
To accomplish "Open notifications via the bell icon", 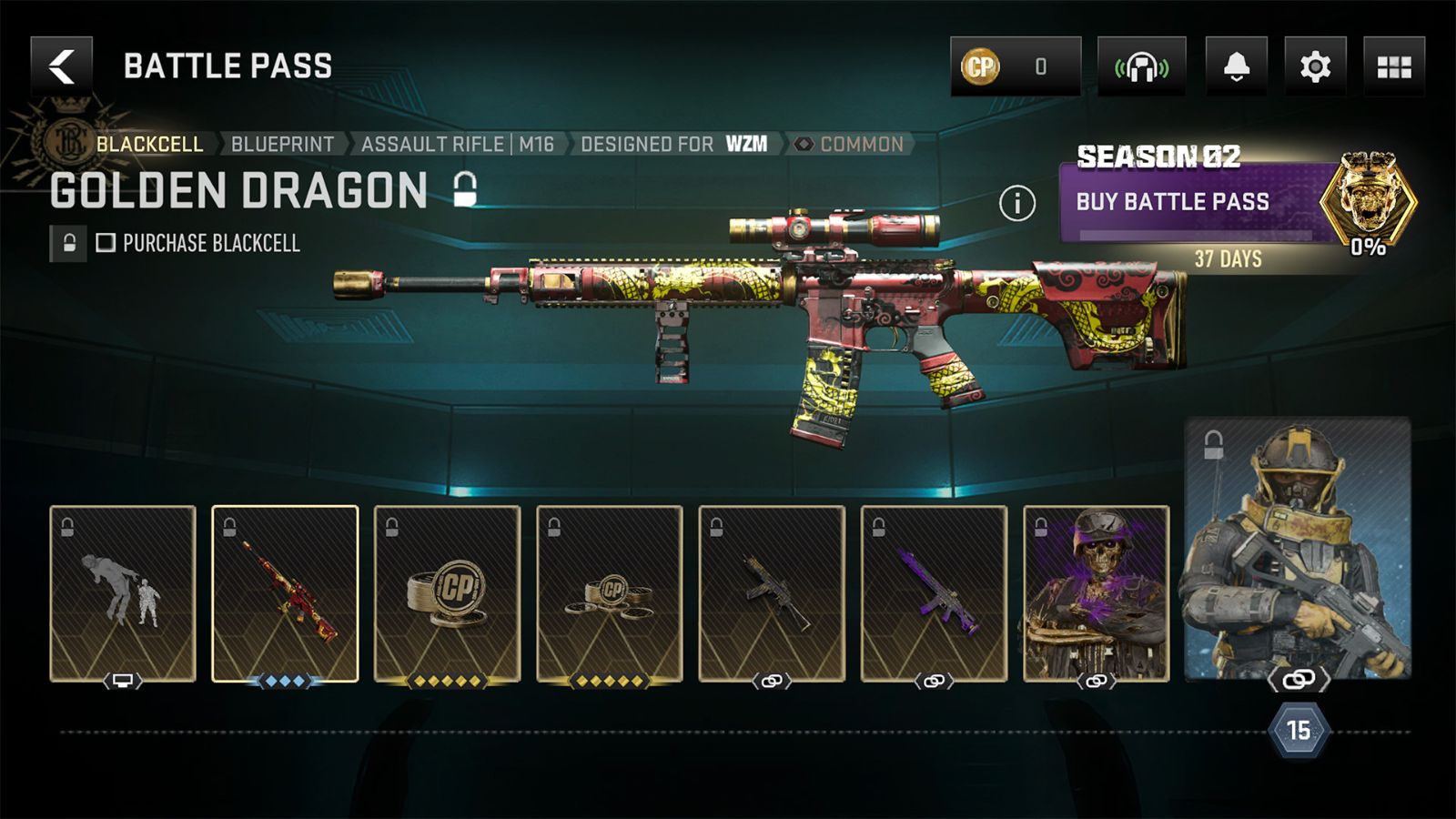I will (1235, 65).
